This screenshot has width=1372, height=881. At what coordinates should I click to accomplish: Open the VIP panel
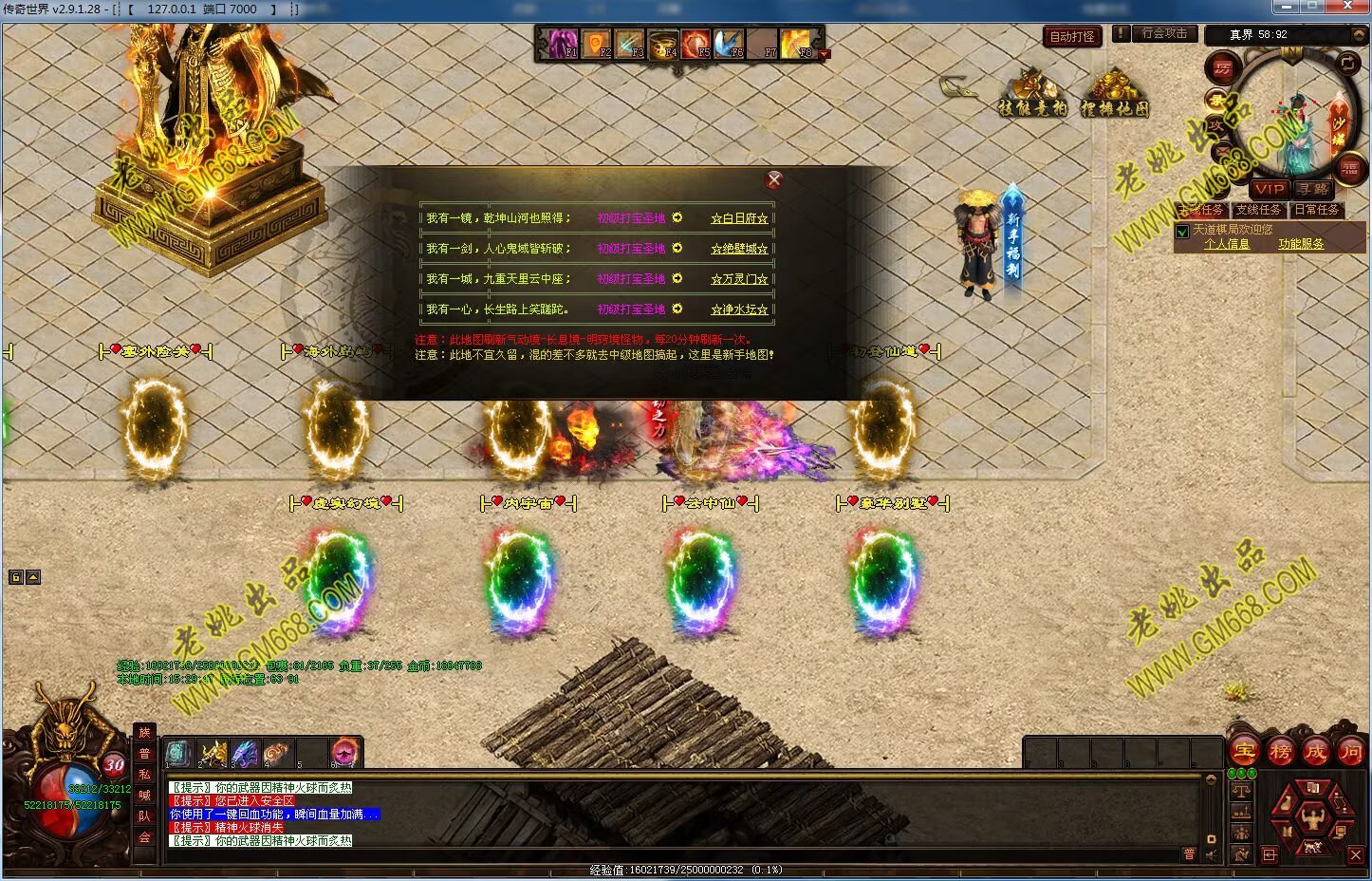pyautogui.click(x=1270, y=189)
